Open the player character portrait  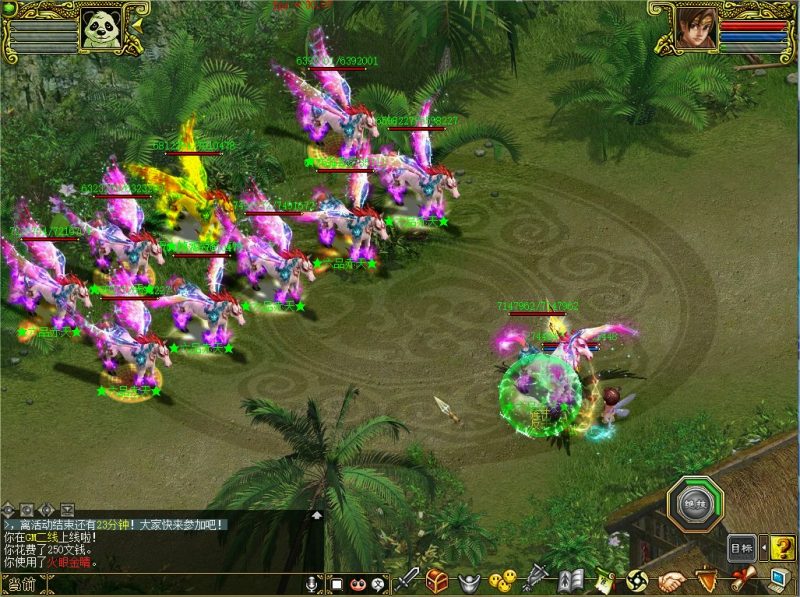pyautogui.click(x=697, y=27)
